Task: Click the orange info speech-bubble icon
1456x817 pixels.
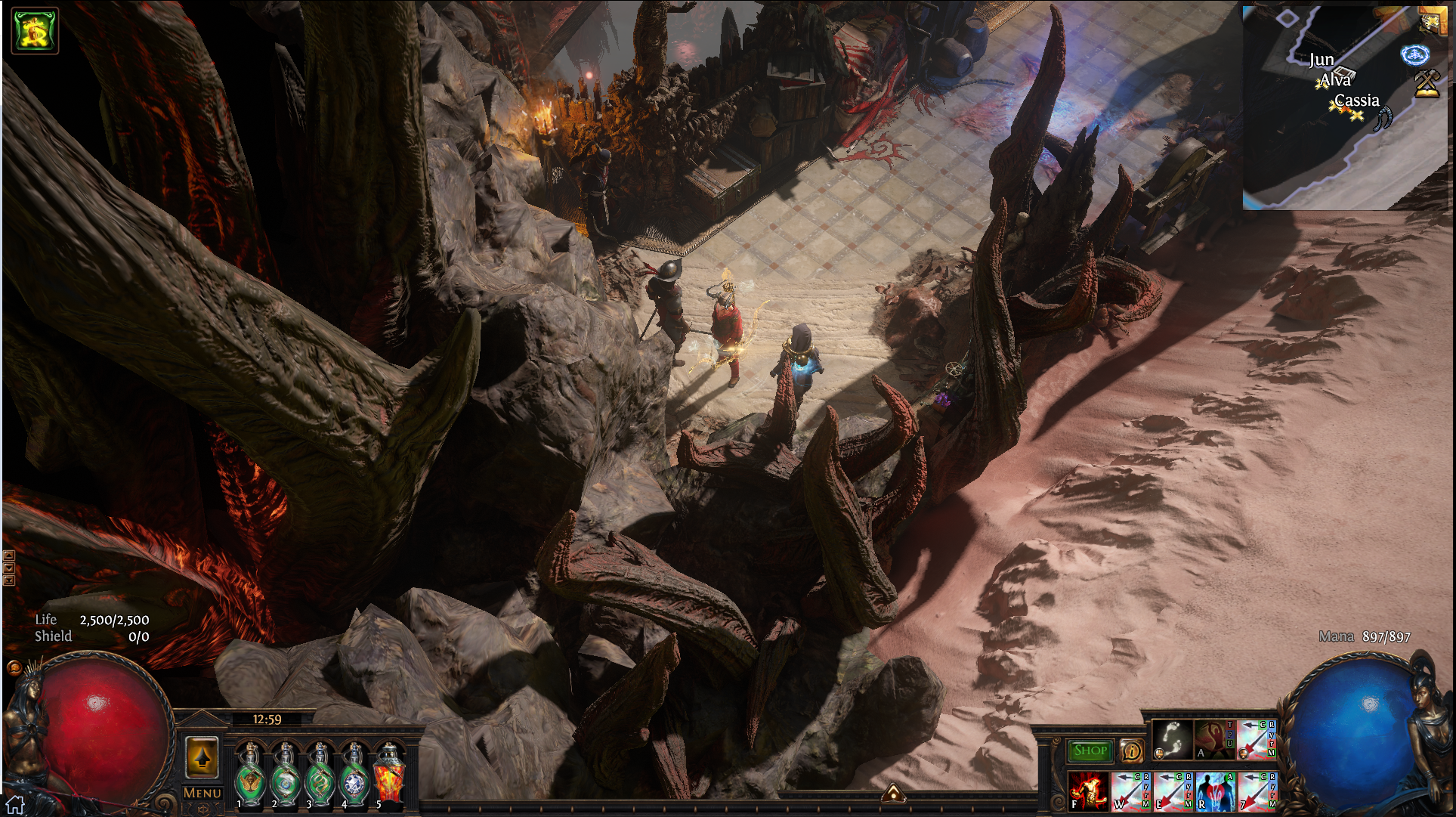Action: tap(1131, 750)
